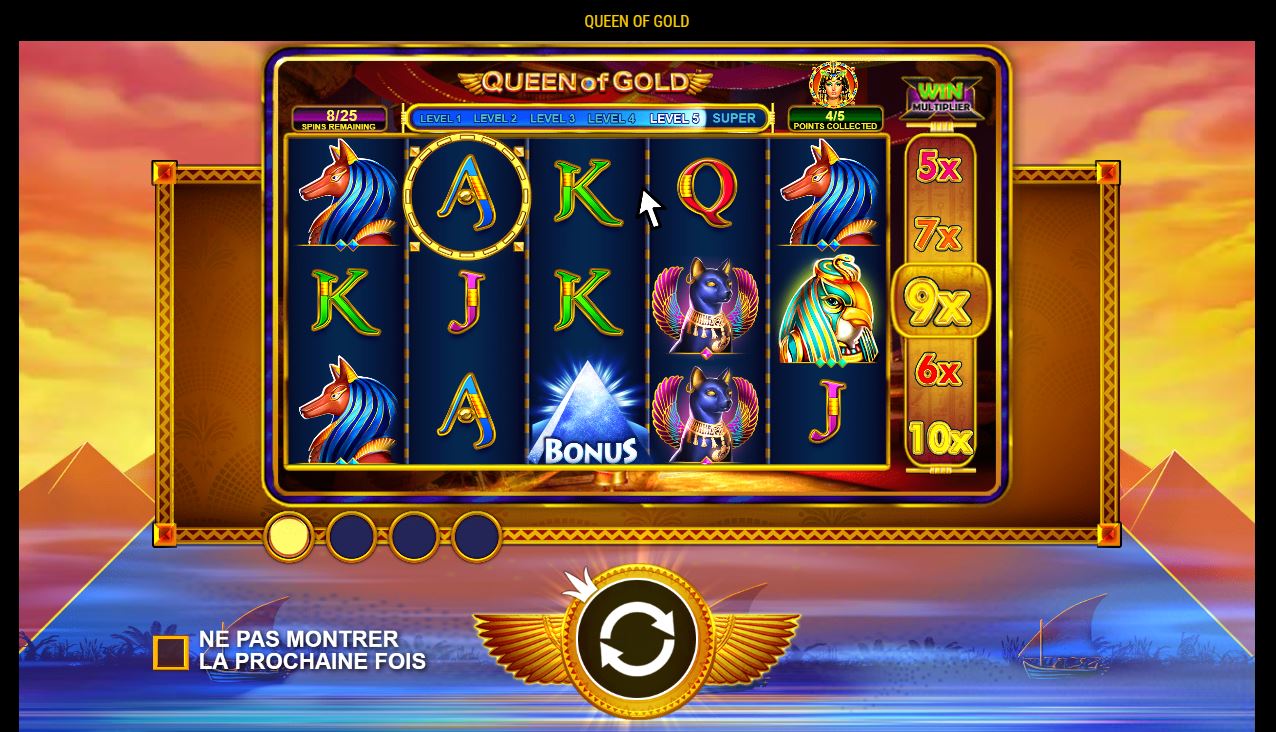
Task: Tick the "Ne pas montrer la prochaine fois" checkbox
Action: pyautogui.click(x=171, y=653)
